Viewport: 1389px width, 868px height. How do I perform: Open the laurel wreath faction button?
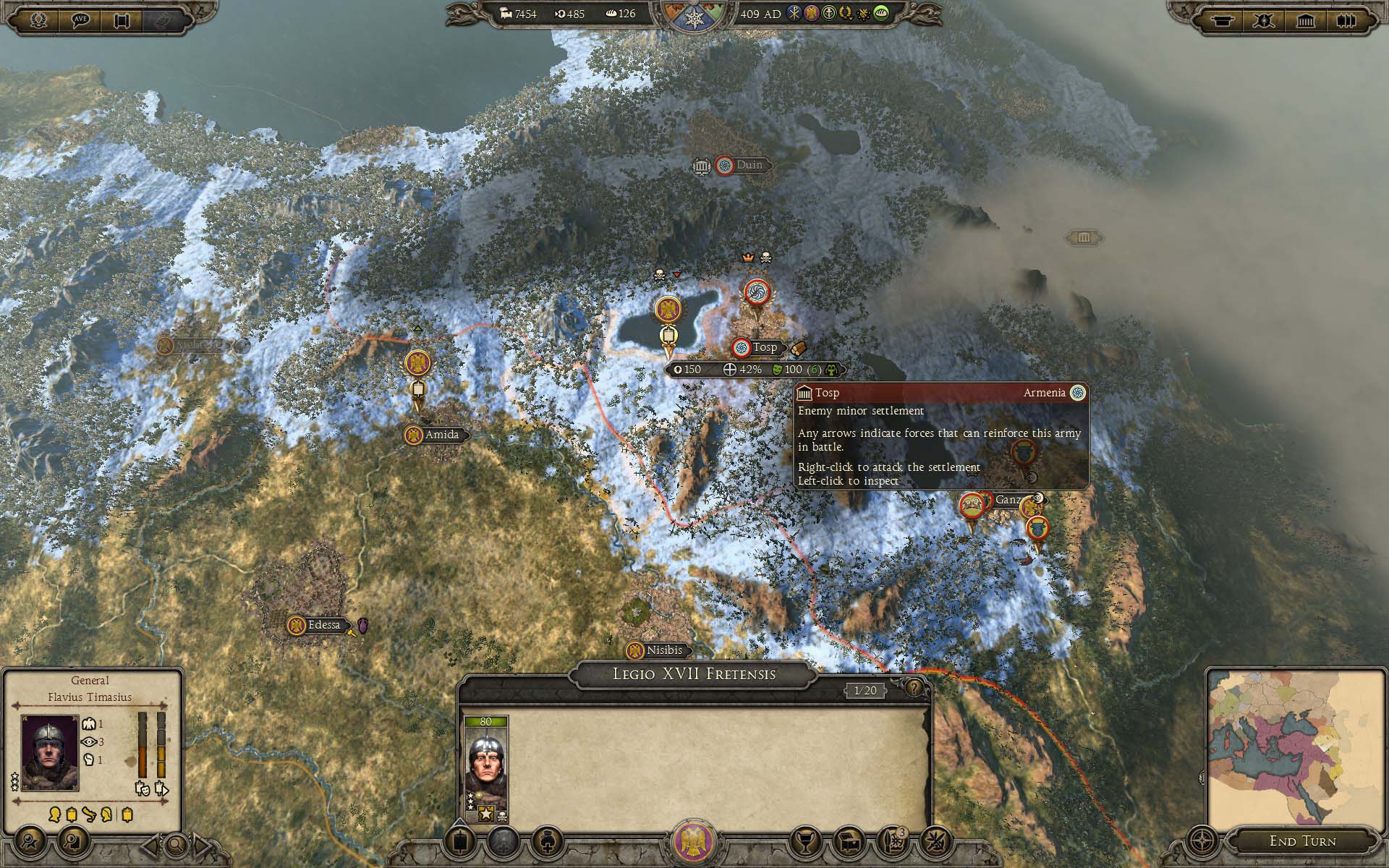pos(39,20)
